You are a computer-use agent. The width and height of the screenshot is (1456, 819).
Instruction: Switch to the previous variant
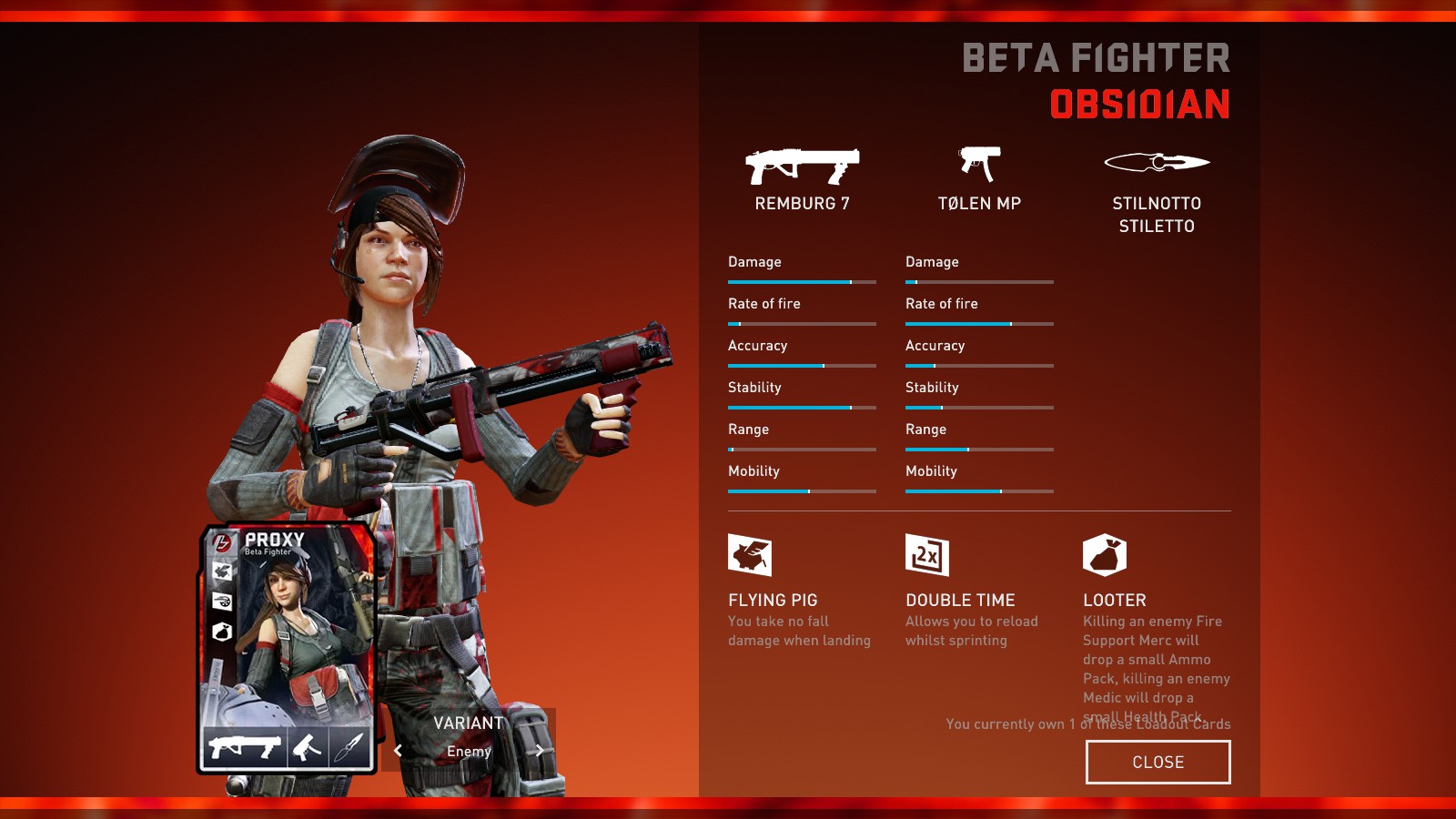[x=398, y=751]
